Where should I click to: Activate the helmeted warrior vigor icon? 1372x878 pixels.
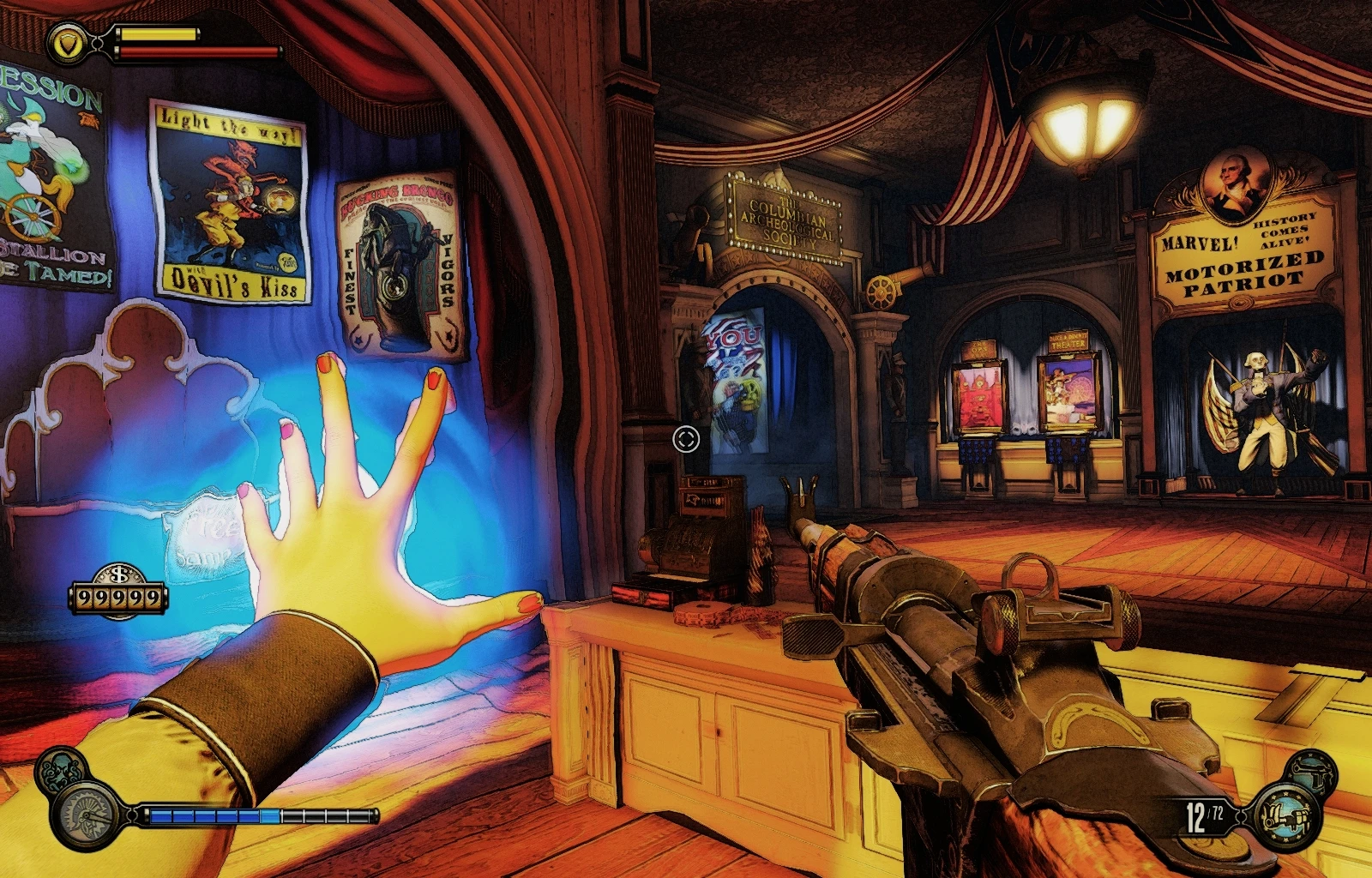tap(87, 815)
